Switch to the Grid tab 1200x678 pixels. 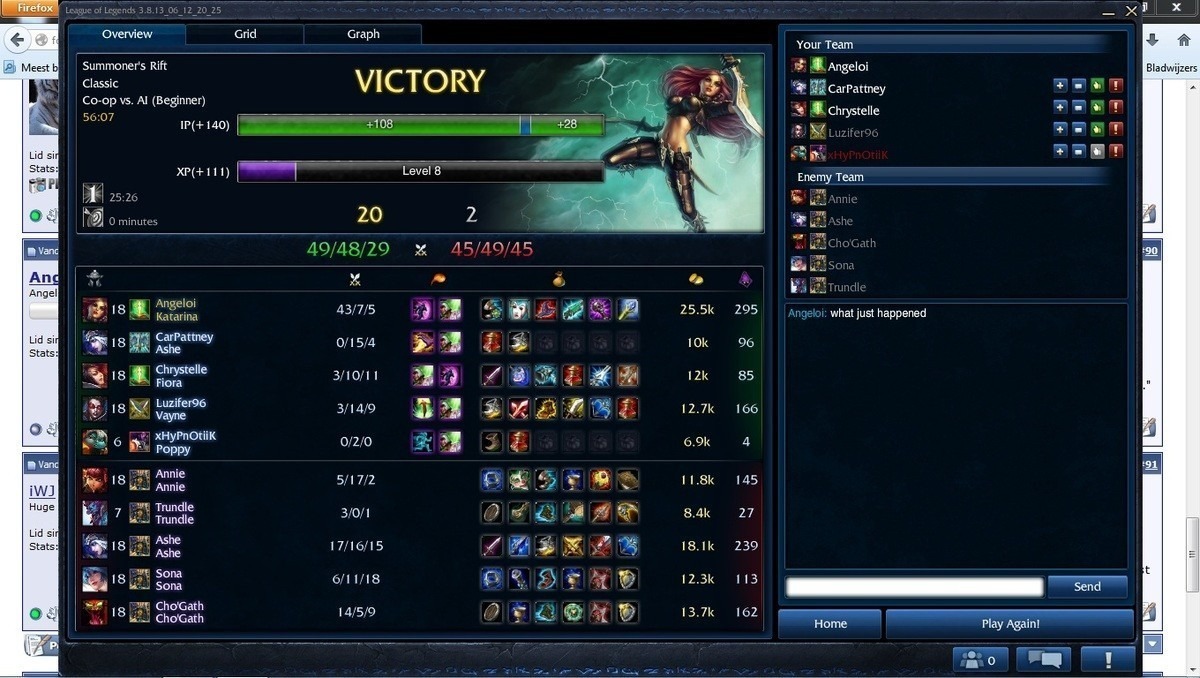(245, 34)
